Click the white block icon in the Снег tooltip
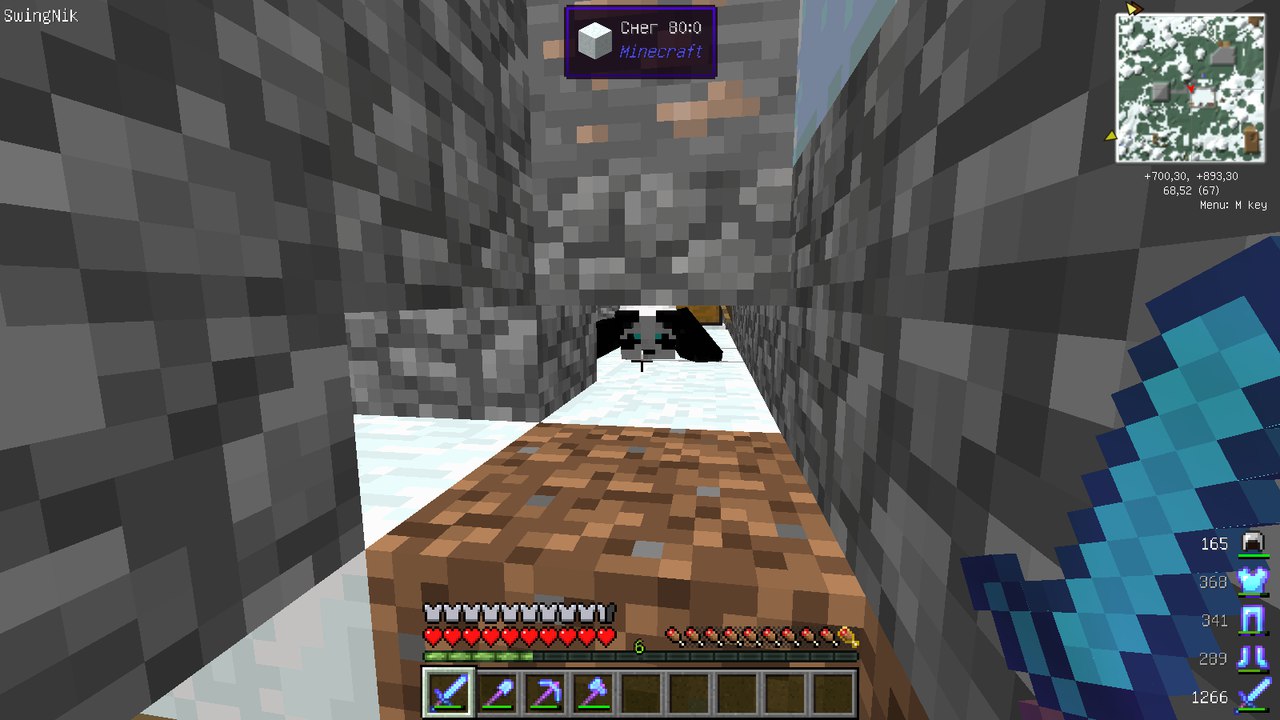The height and width of the screenshot is (720, 1280). click(594, 38)
